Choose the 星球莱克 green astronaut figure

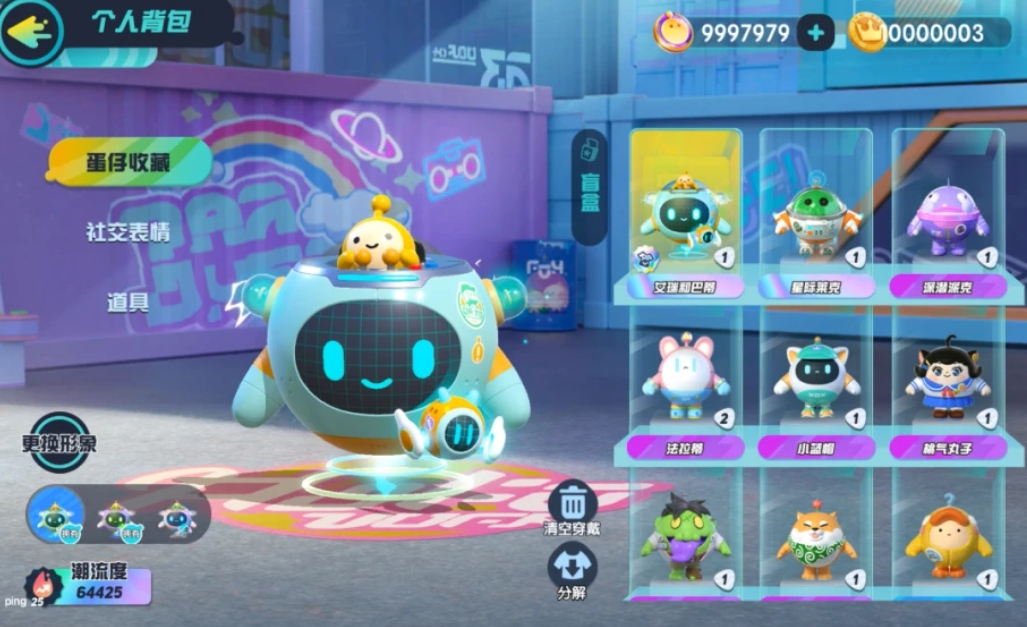(816, 216)
